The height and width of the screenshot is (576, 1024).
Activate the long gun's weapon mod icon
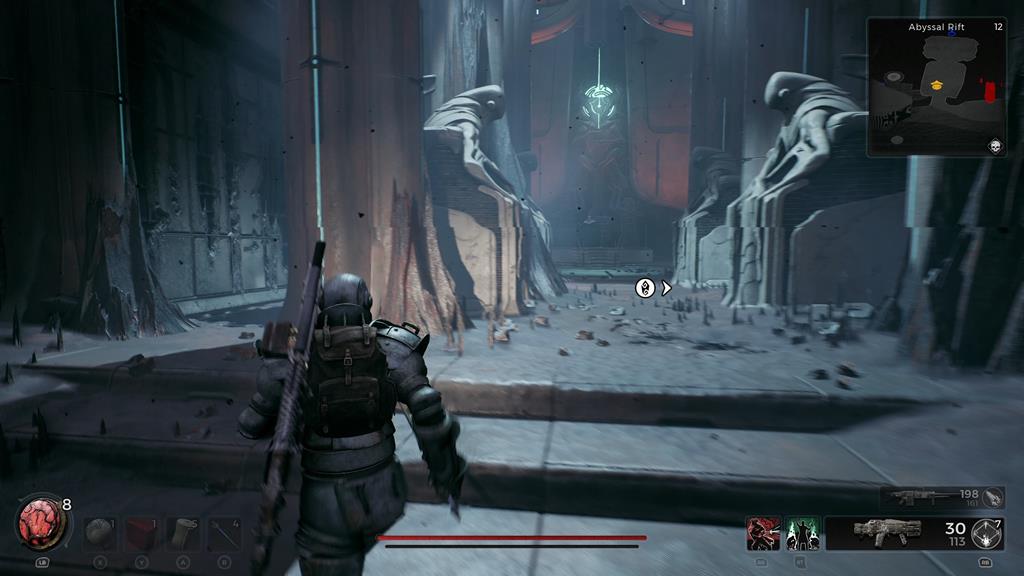(x=993, y=497)
